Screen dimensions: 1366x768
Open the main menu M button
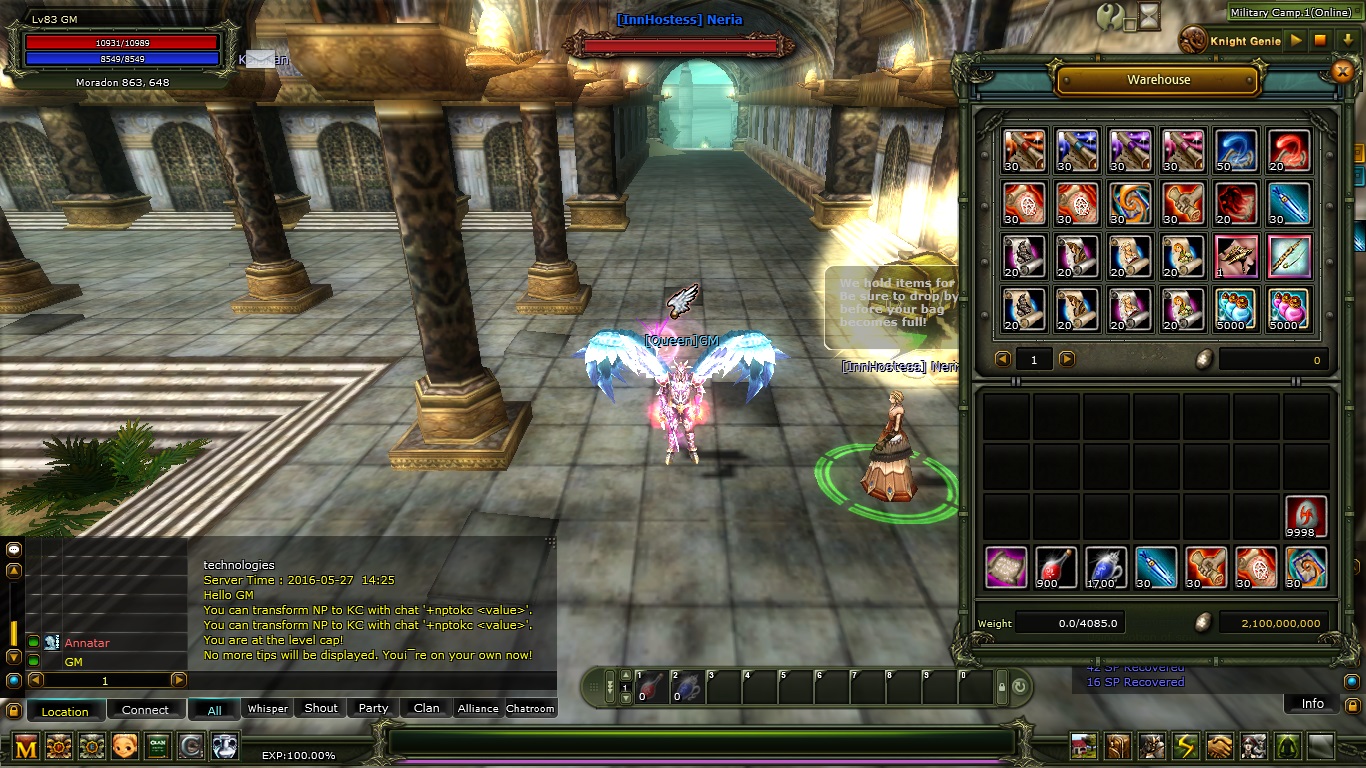(x=27, y=746)
